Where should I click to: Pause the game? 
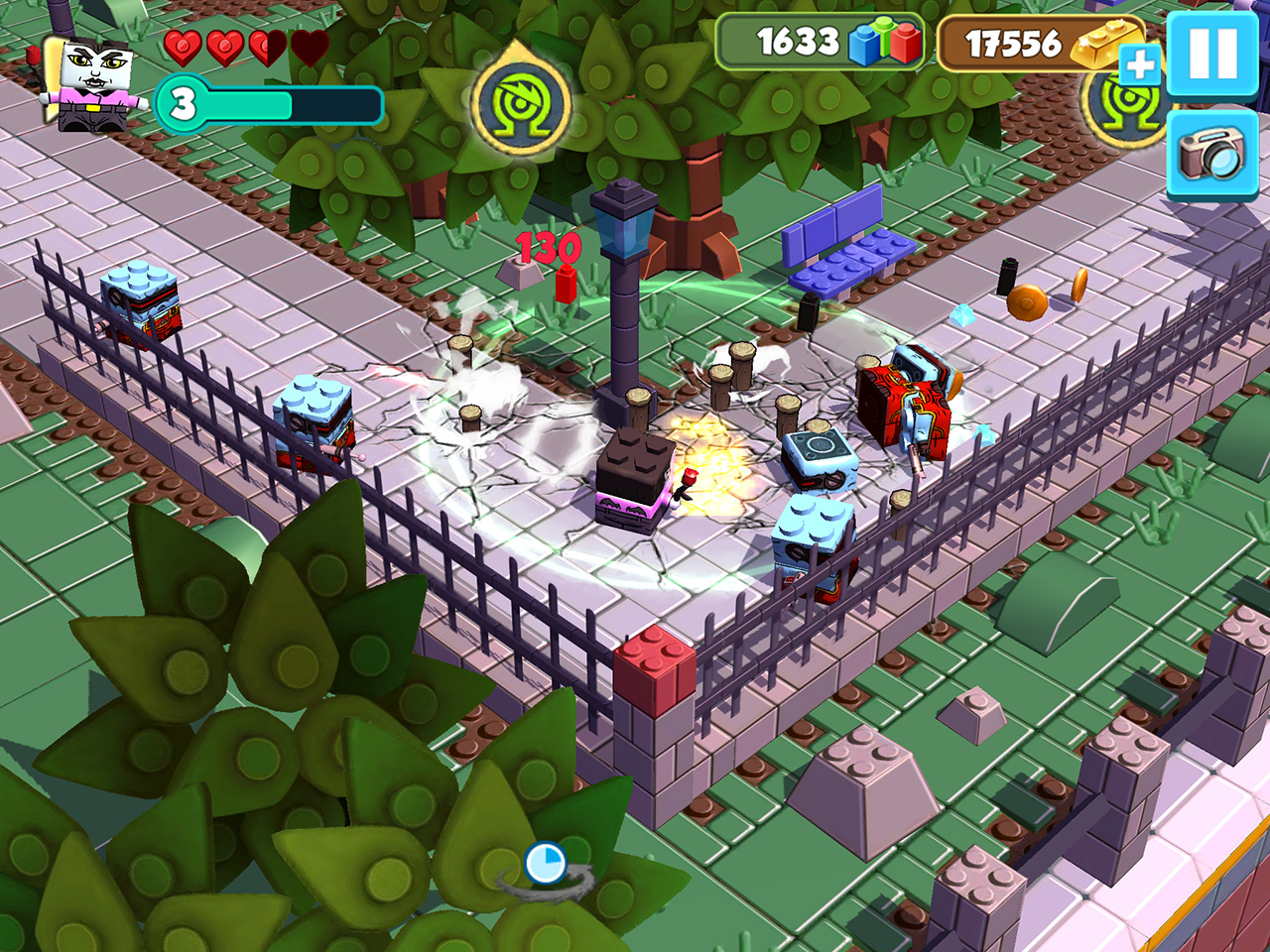pyautogui.click(x=1212, y=53)
